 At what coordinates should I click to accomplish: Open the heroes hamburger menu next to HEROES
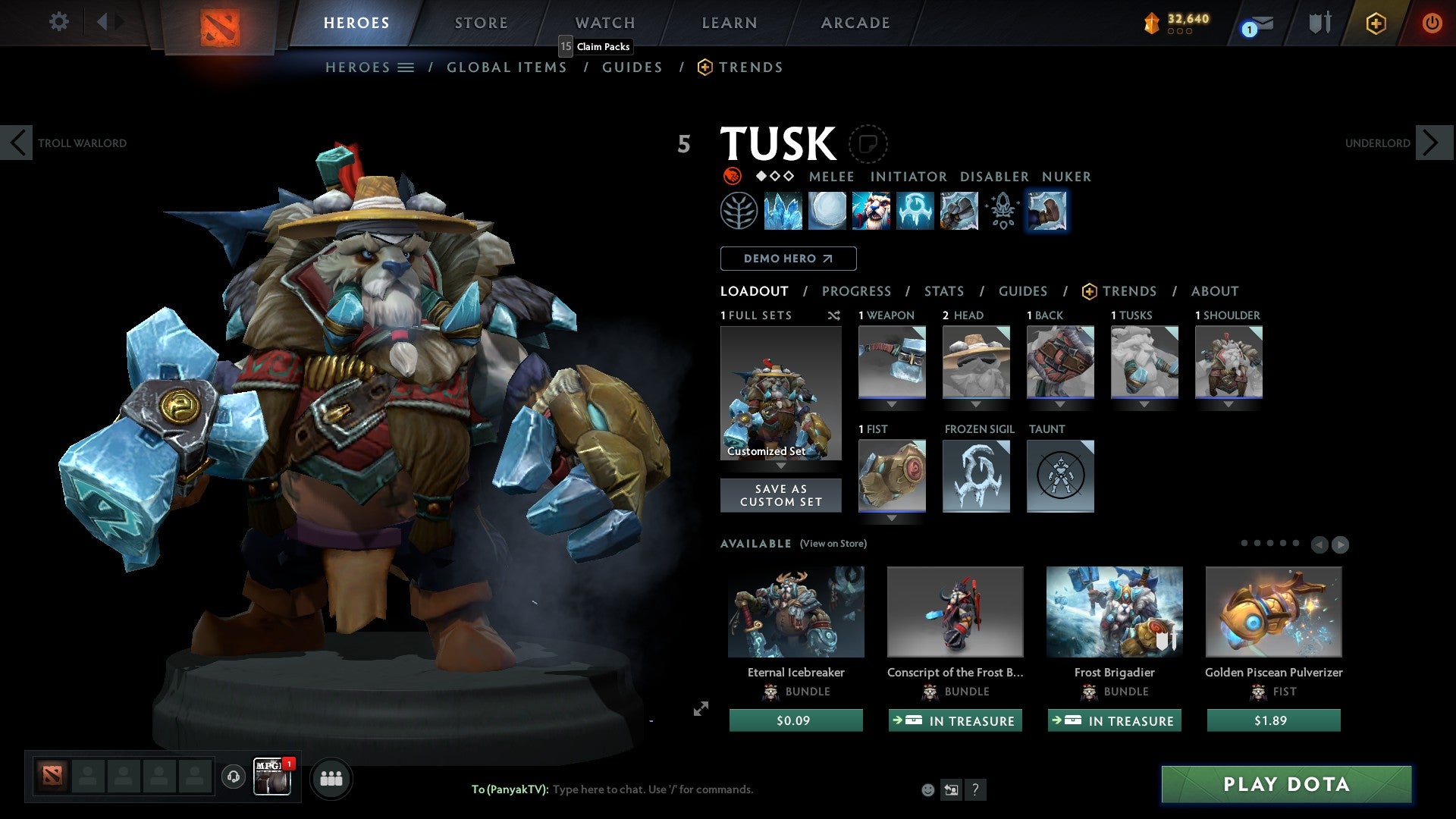406,67
